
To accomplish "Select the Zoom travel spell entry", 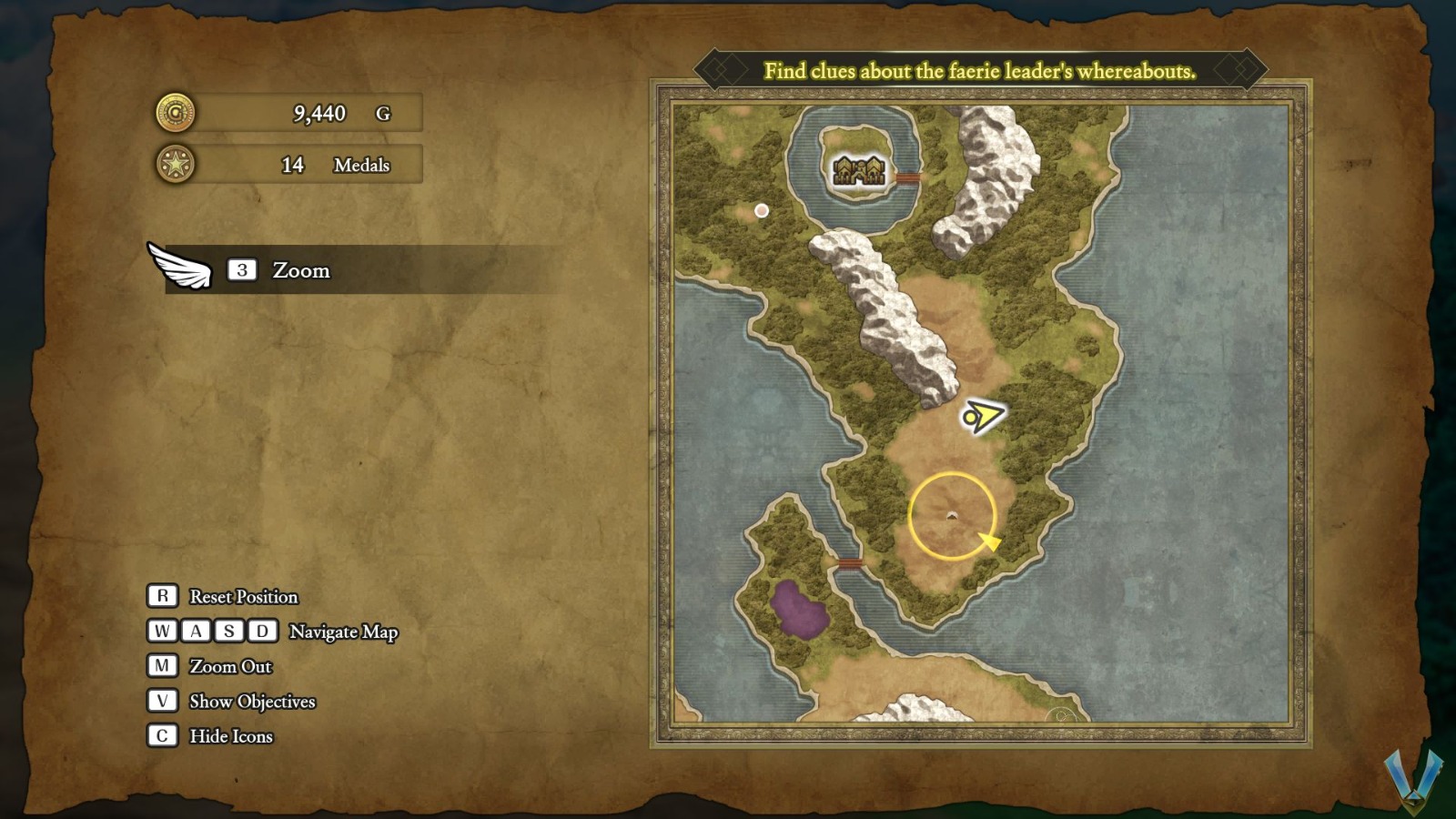I will (x=300, y=270).
